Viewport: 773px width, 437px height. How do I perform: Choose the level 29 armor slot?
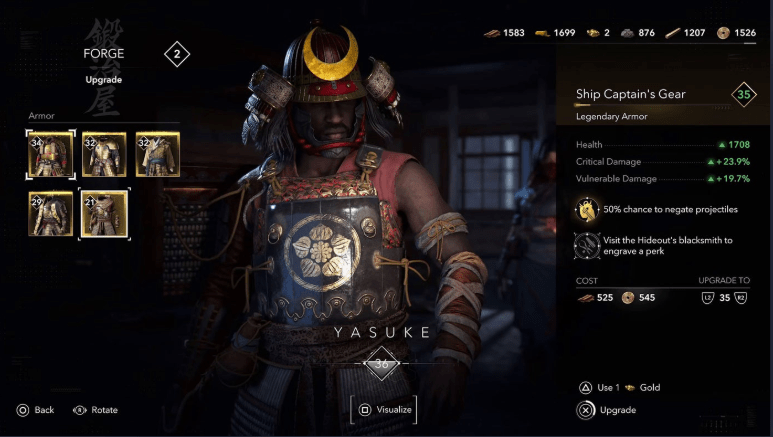50,211
